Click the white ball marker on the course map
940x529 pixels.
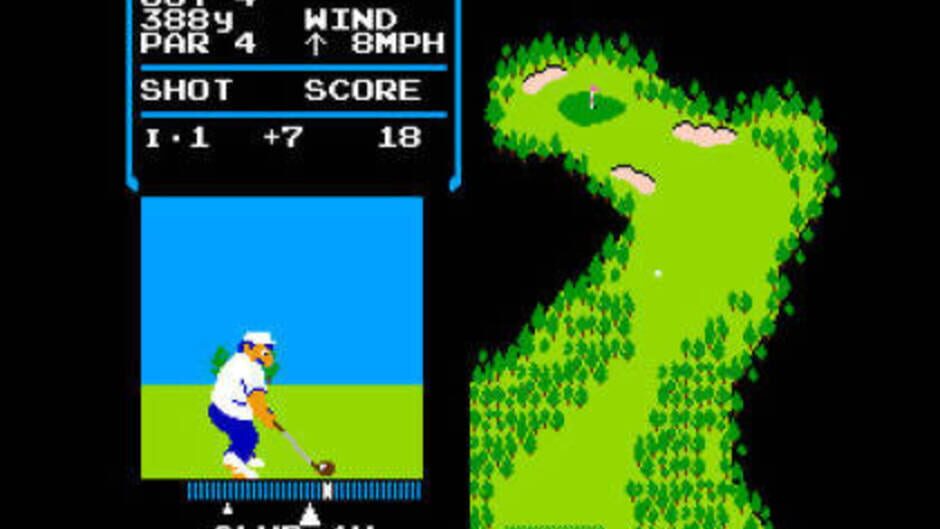coord(657,272)
